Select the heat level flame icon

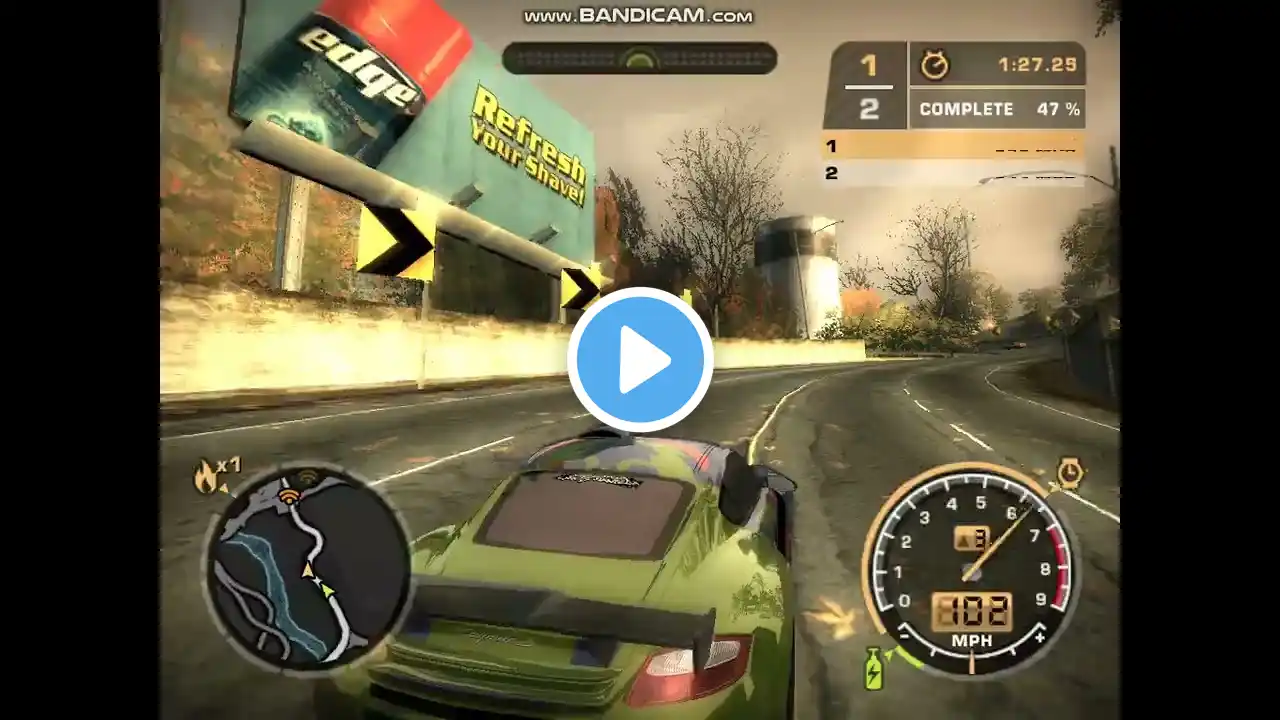(x=208, y=478)
